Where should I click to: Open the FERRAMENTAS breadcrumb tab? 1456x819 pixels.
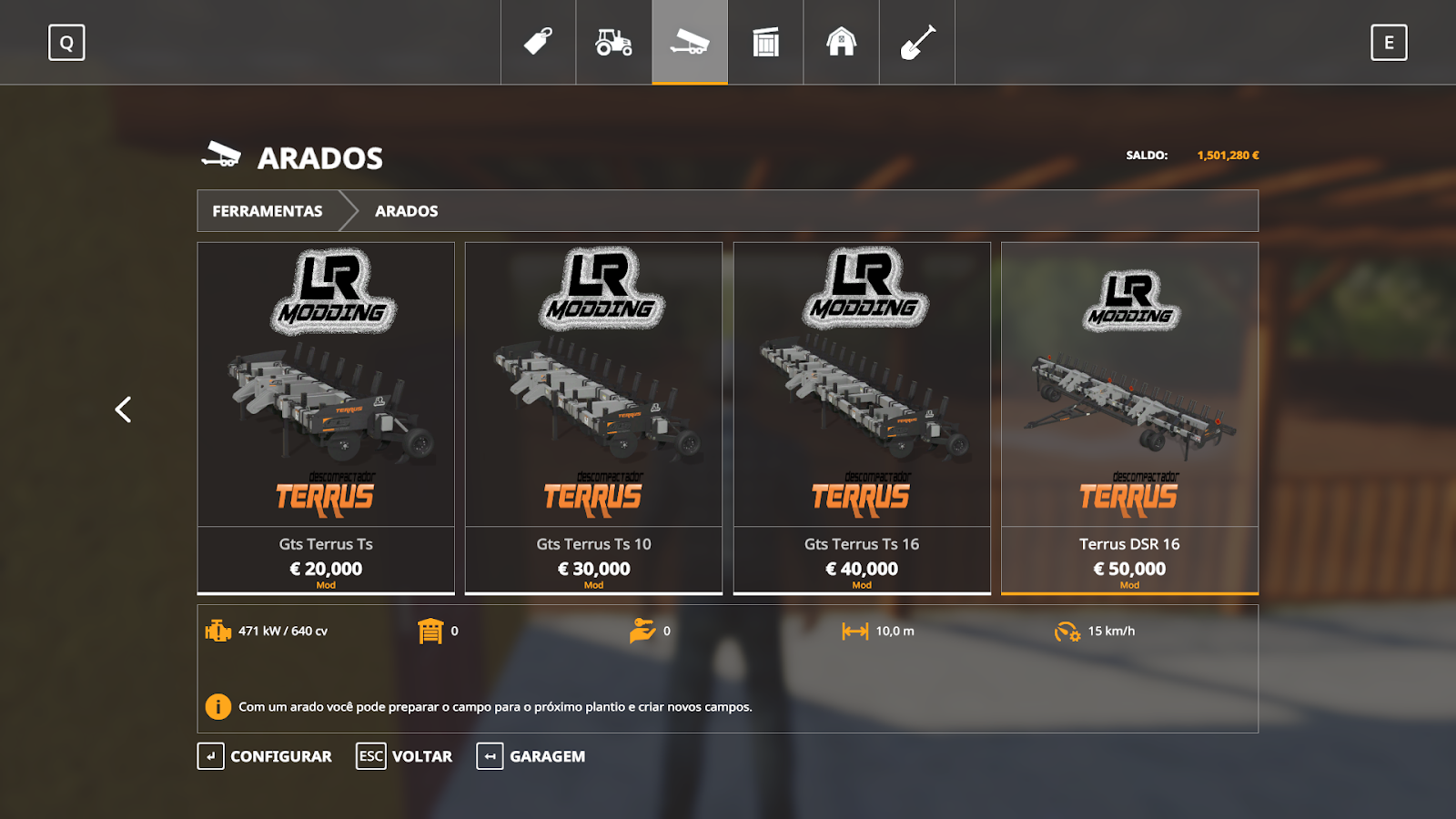tap(267, 210)
